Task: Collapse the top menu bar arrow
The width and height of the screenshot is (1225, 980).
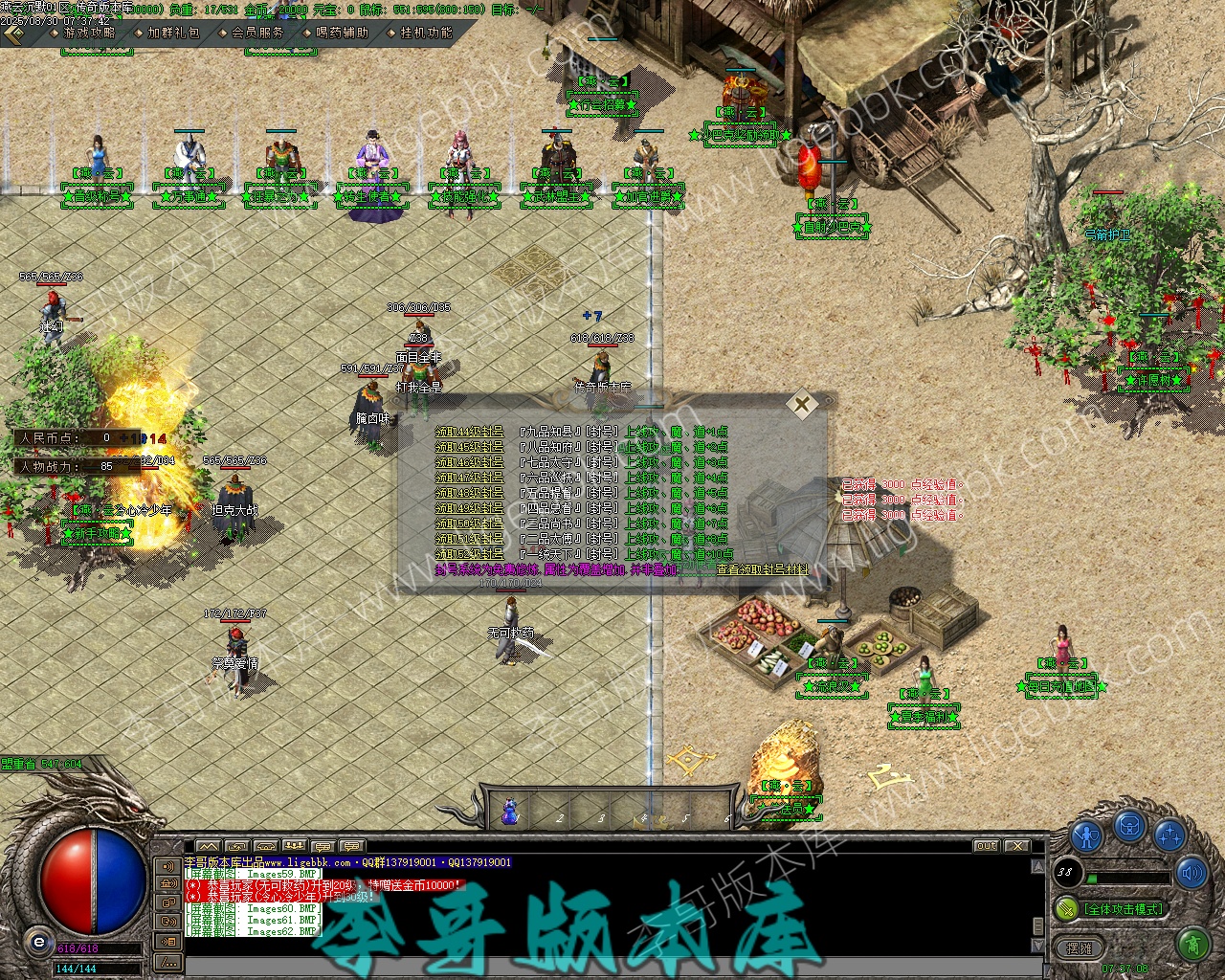Action: point(13,33)
